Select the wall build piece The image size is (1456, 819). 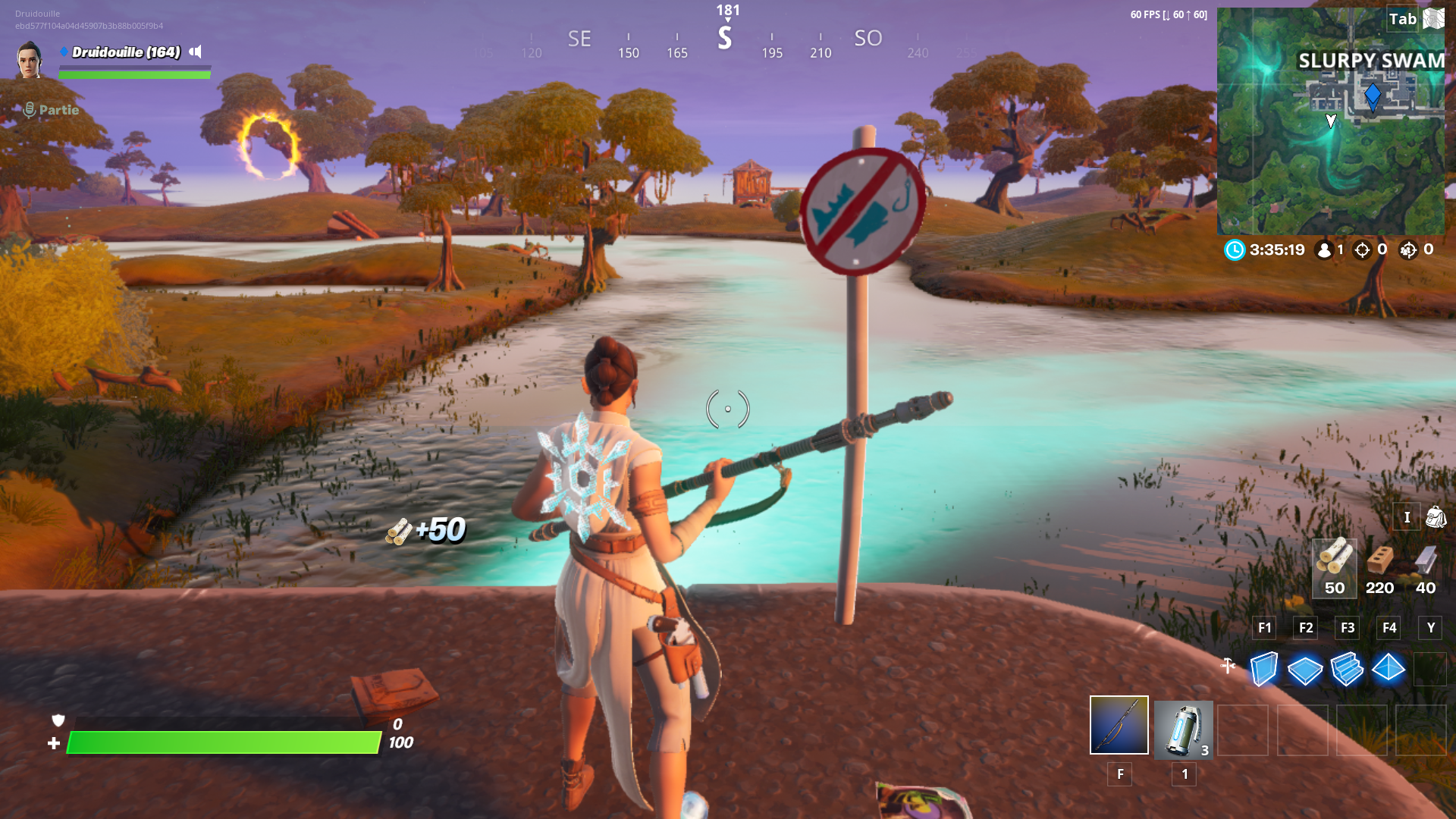1263,669
